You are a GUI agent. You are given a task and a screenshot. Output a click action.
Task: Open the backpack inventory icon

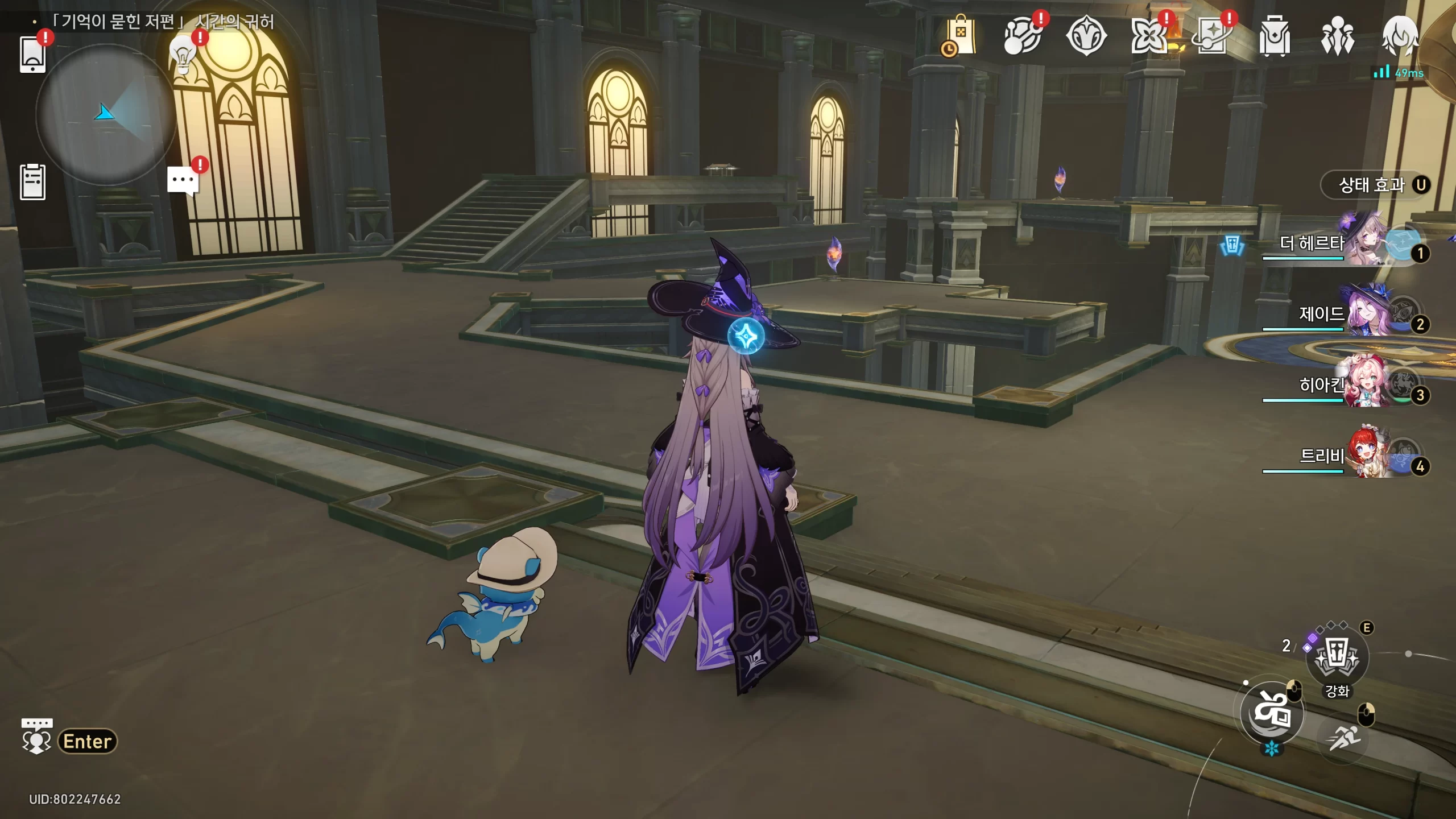1274,36
